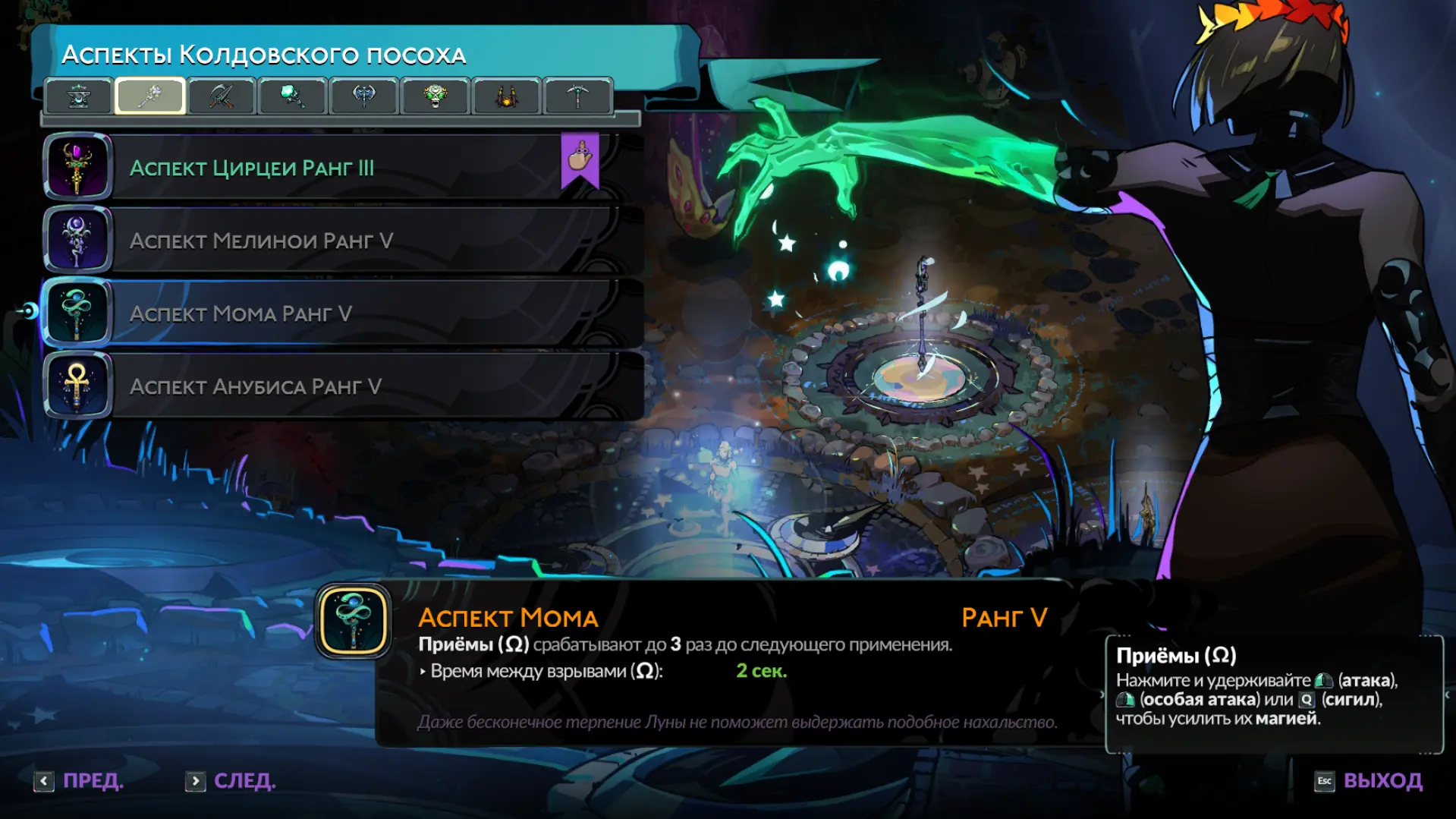Switch to the silver skull tab
The height and width of the screenshot is (819, 1456).
point(436,96)
